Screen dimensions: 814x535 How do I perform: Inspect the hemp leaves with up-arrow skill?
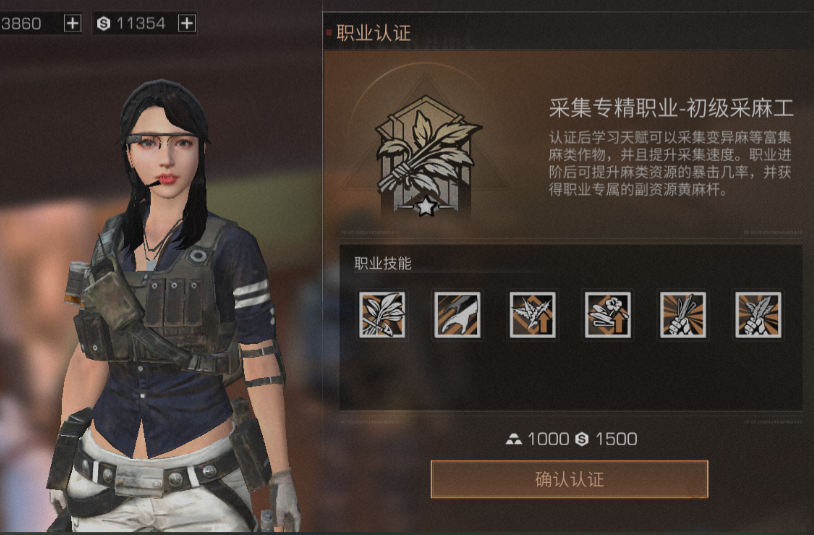(x=532, y=314)
